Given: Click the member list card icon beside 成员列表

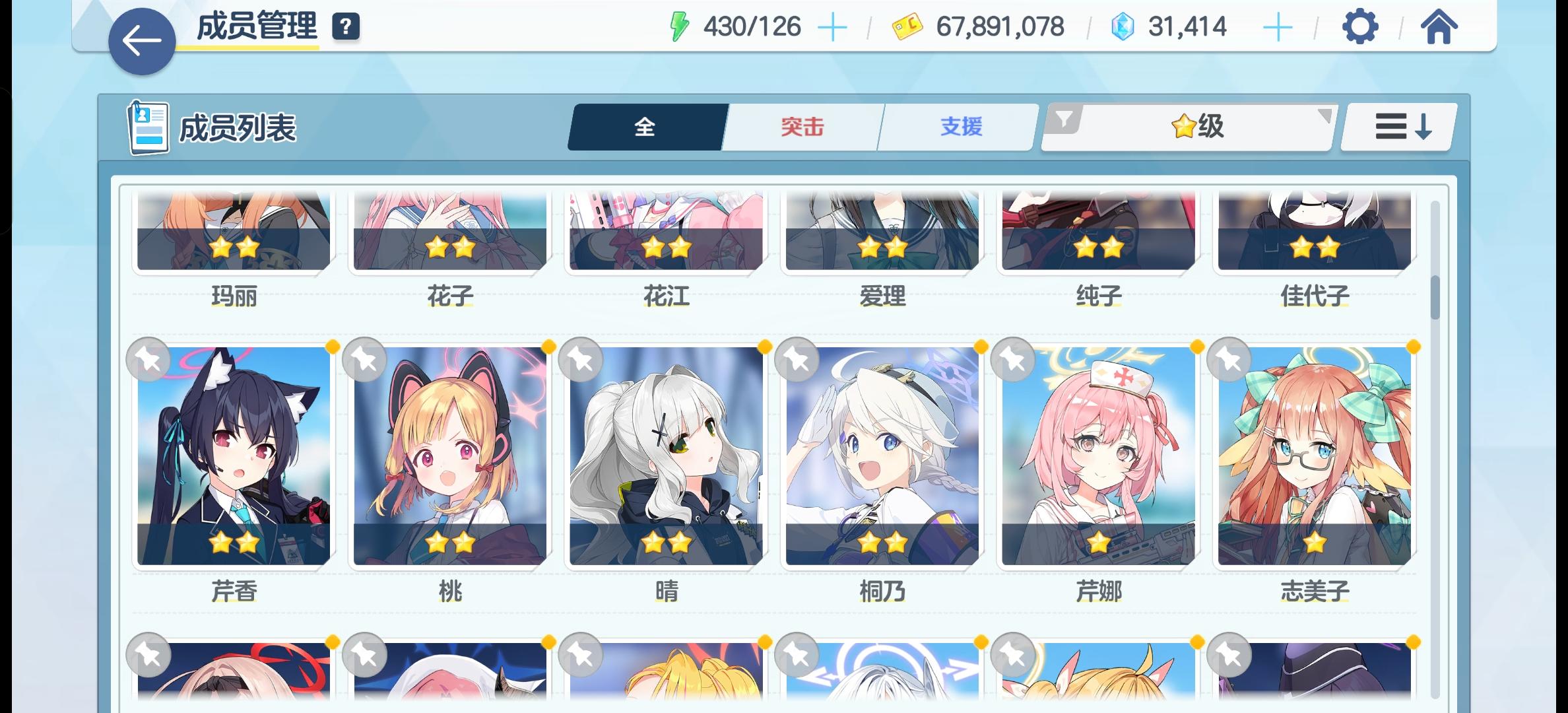Looking at the screenshot, I should coord(147,126).
